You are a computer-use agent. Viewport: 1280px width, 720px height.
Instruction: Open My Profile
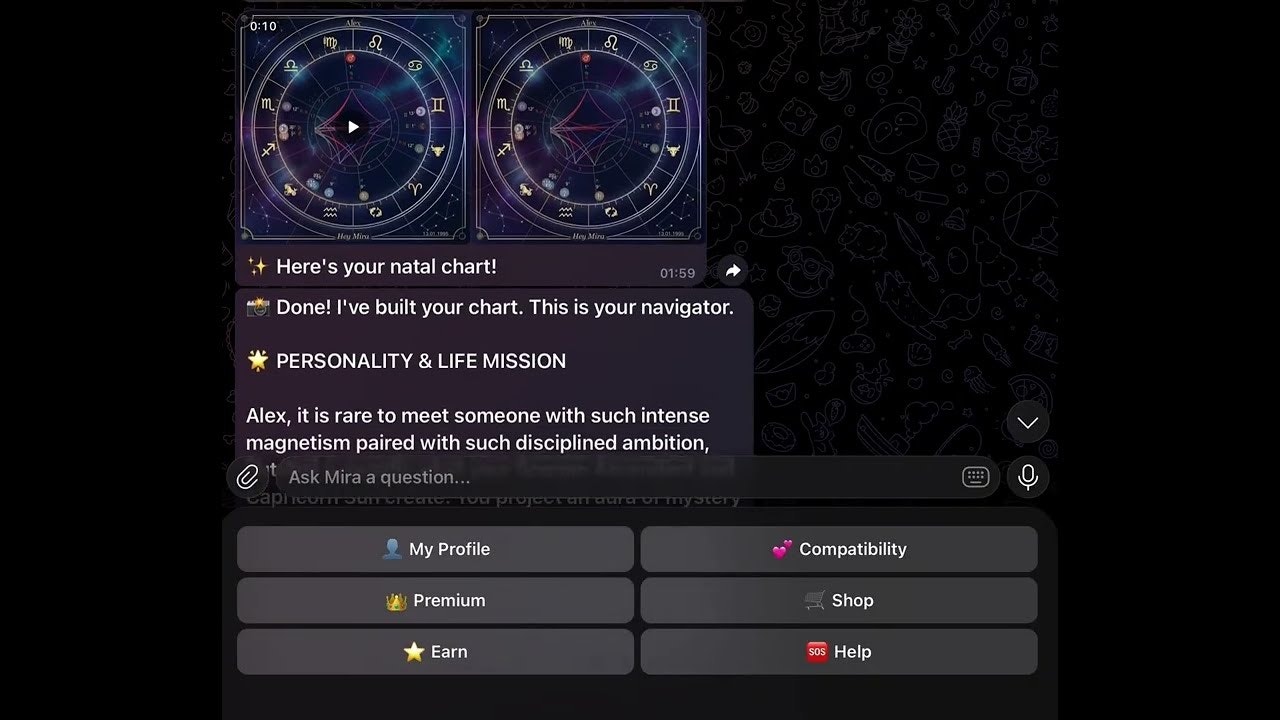435,548
